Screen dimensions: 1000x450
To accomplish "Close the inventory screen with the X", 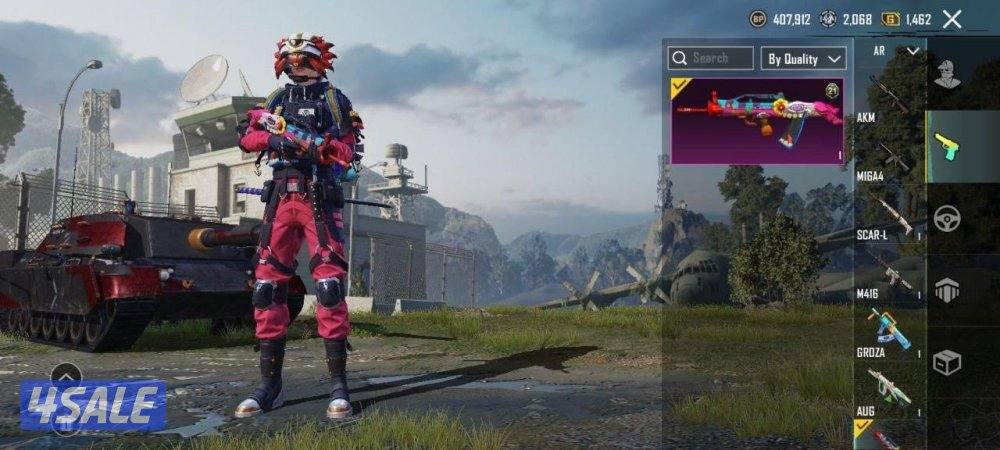I will [x=952, y=19].
